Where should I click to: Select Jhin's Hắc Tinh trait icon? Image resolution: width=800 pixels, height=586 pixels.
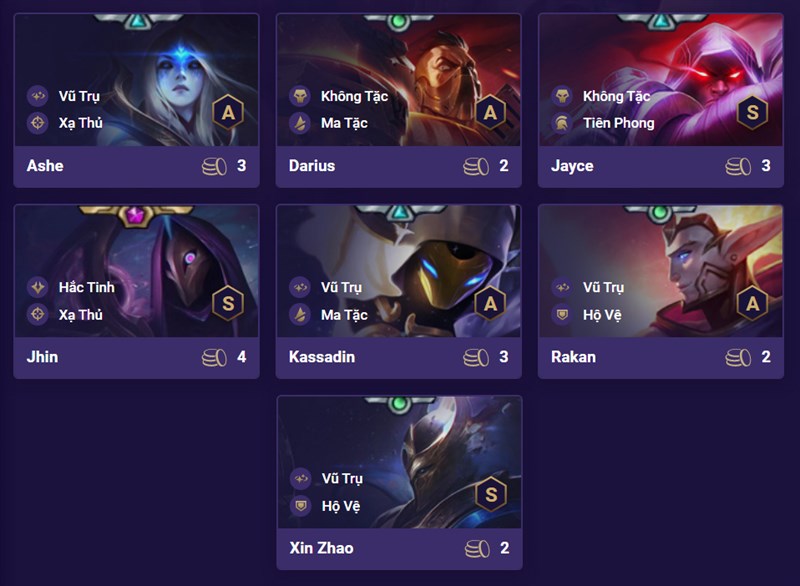pos(38,287)
